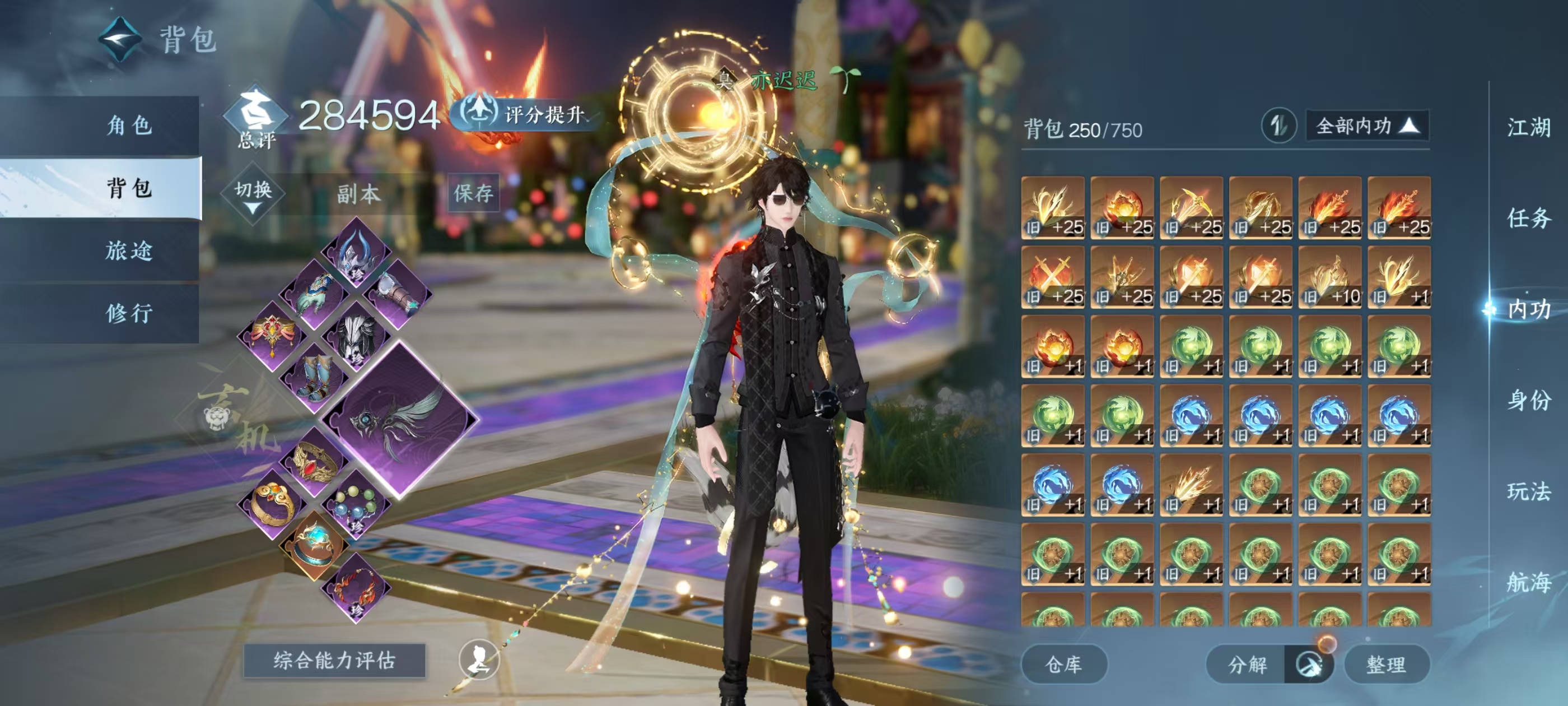
Task: Switch to the 旅途 tab
Action: point(128,250)
